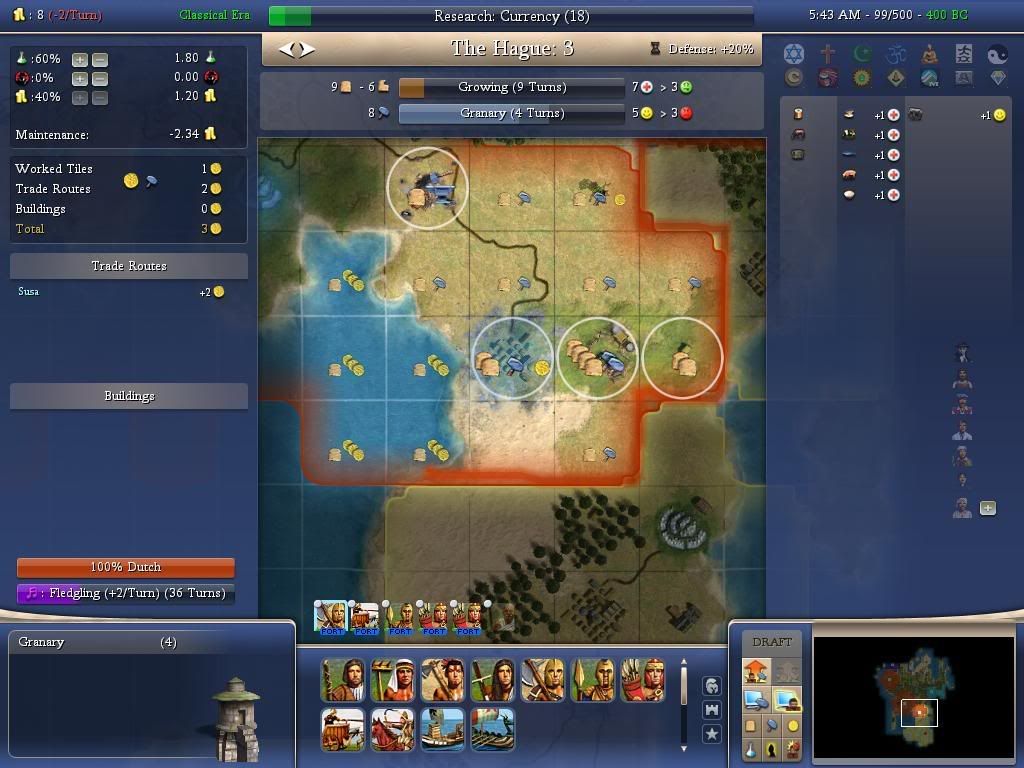Choose the sailing work boat build icon
The image size is (1024, 768).
point(441,729)
